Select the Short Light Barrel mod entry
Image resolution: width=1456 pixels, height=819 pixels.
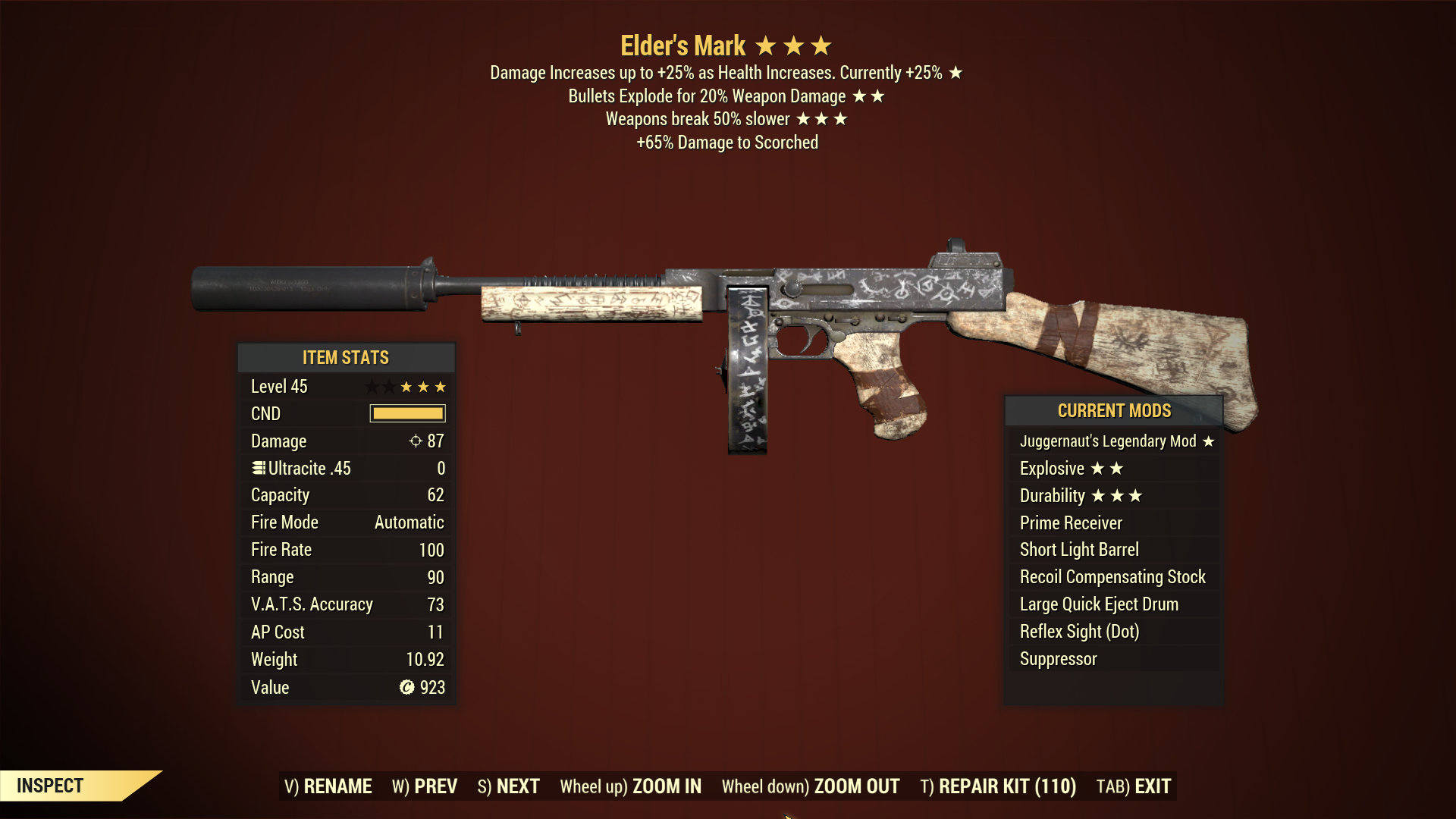point(1078,549)
